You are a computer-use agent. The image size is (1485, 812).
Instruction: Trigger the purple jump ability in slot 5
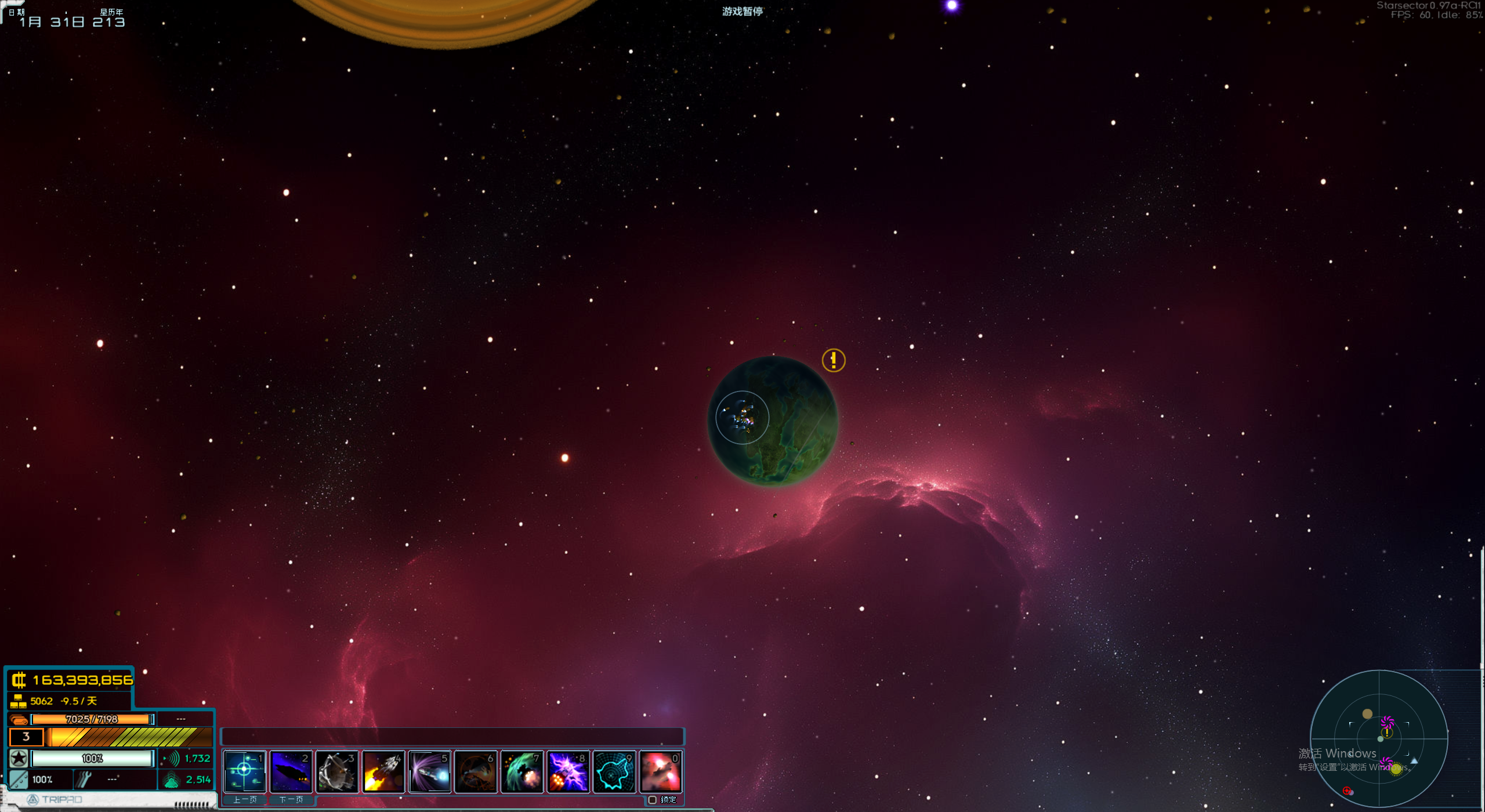pyautogui.click(x=430, y=771)
